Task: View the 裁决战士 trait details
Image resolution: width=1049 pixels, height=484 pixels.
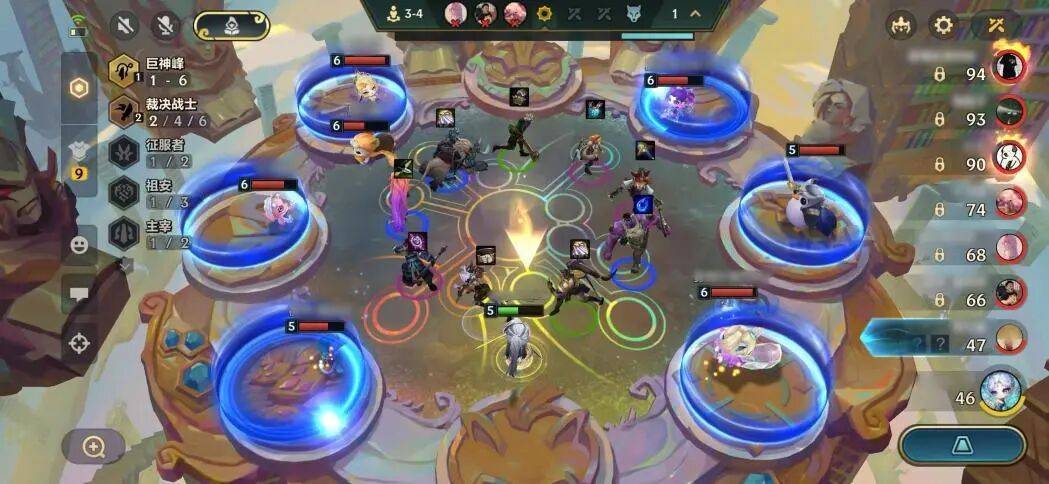Action: (125, 111)
